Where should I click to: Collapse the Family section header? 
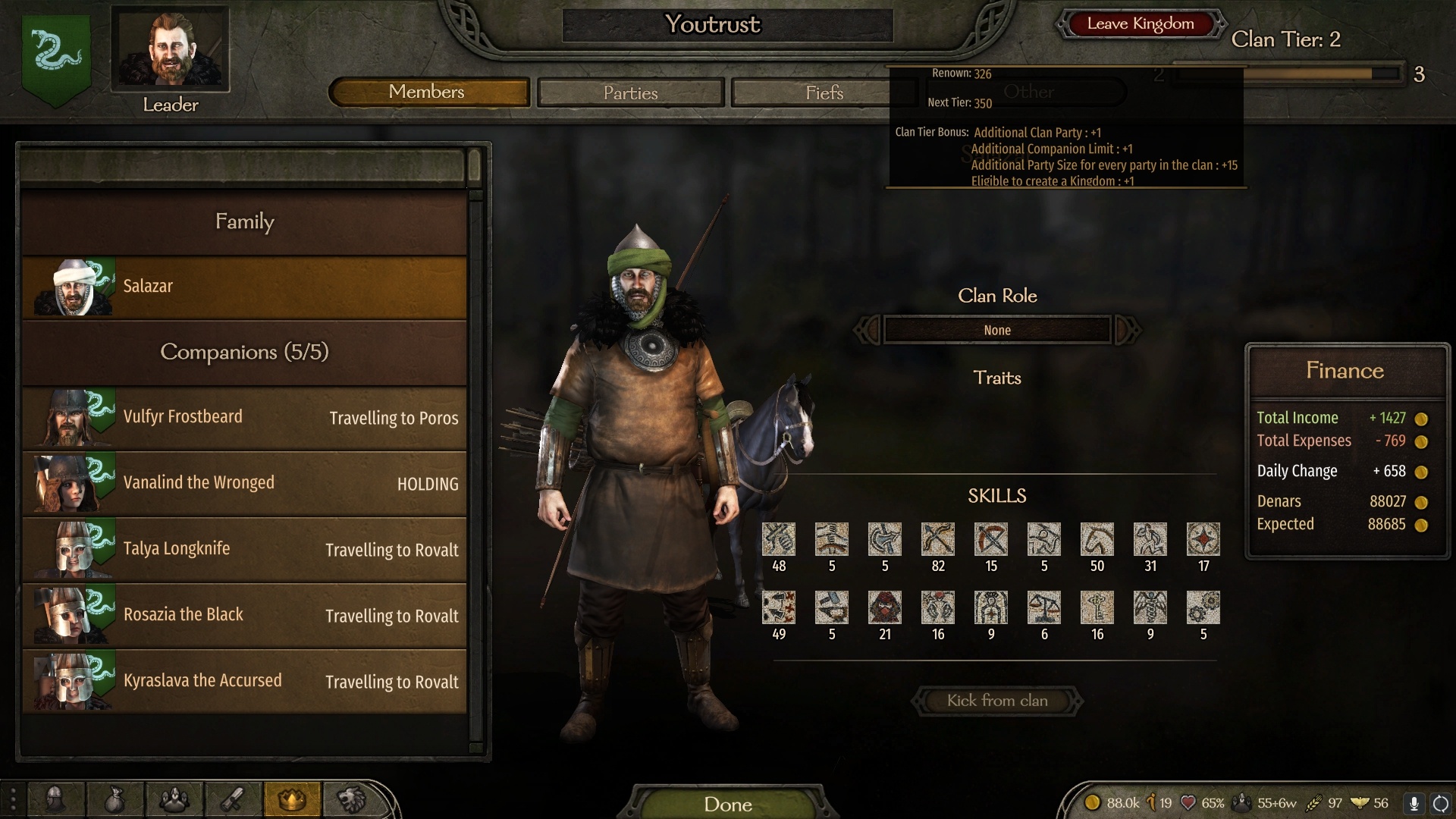(x=244, y=221)
